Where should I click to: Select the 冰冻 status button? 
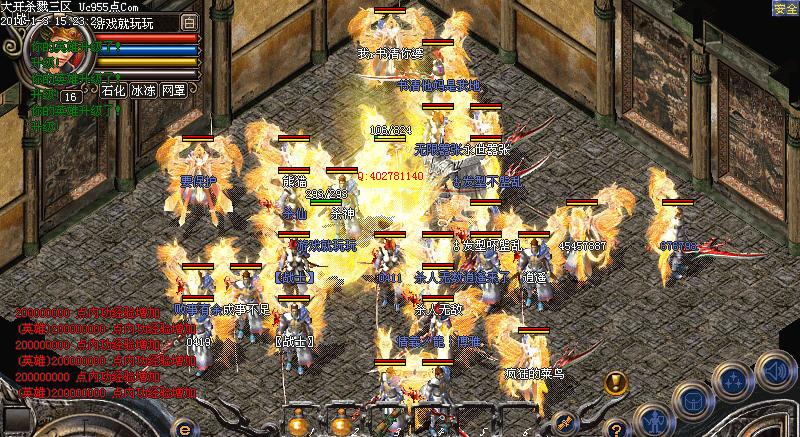(143, 90)
